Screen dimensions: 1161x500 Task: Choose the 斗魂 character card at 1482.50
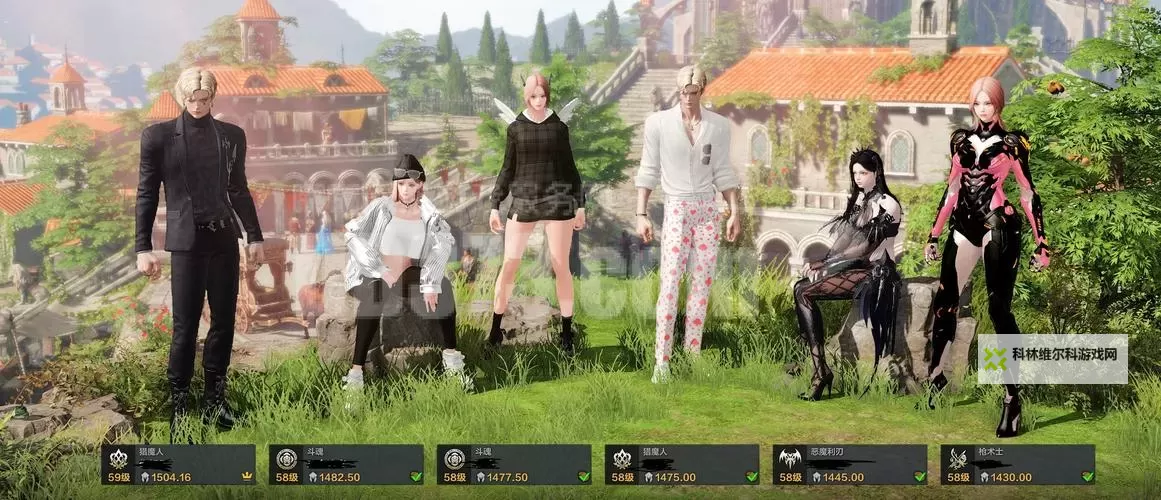tap(346, 465)
